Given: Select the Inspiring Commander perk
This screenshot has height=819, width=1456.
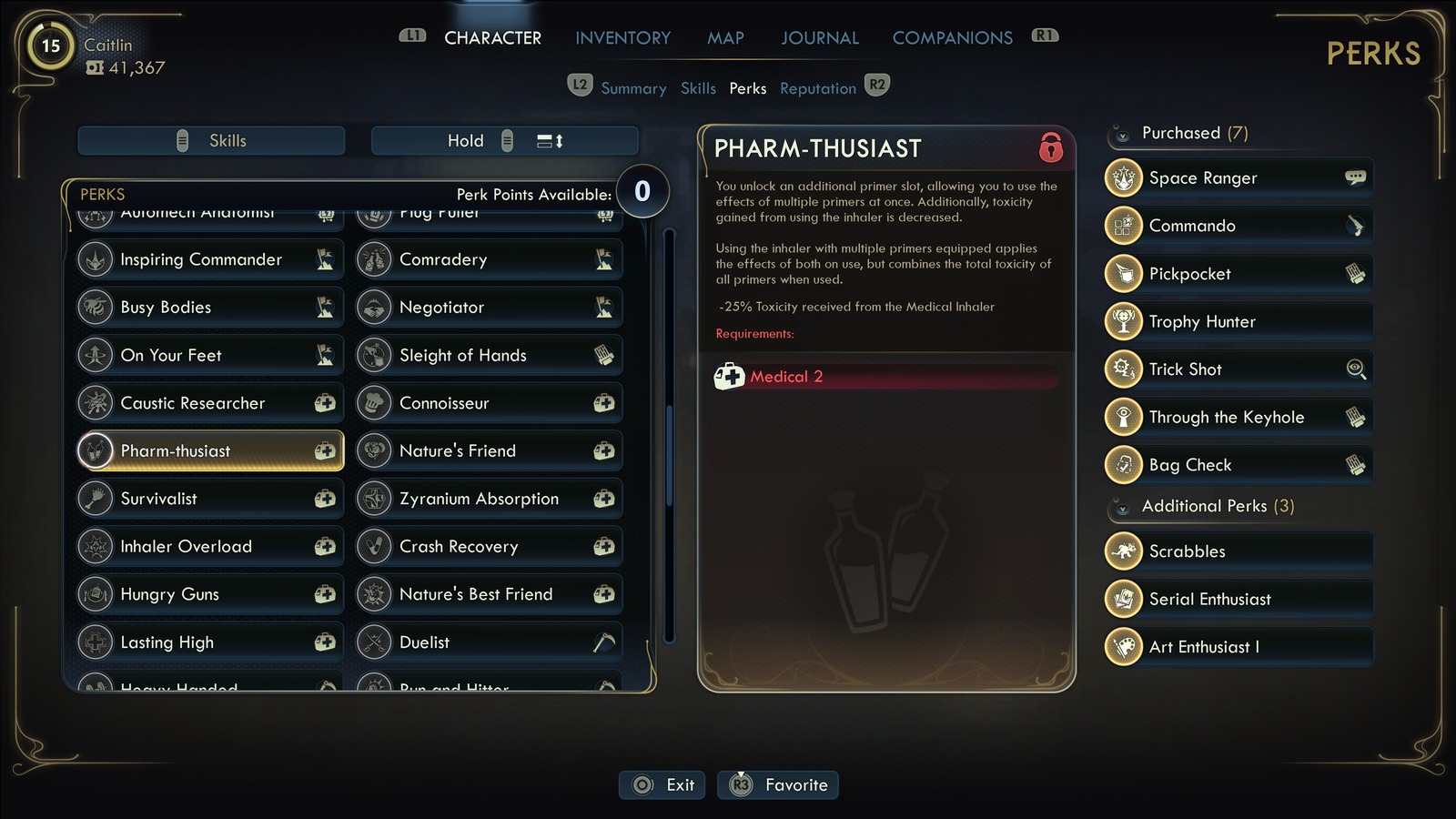Looking at the screenshot, I should click(210, 259).
